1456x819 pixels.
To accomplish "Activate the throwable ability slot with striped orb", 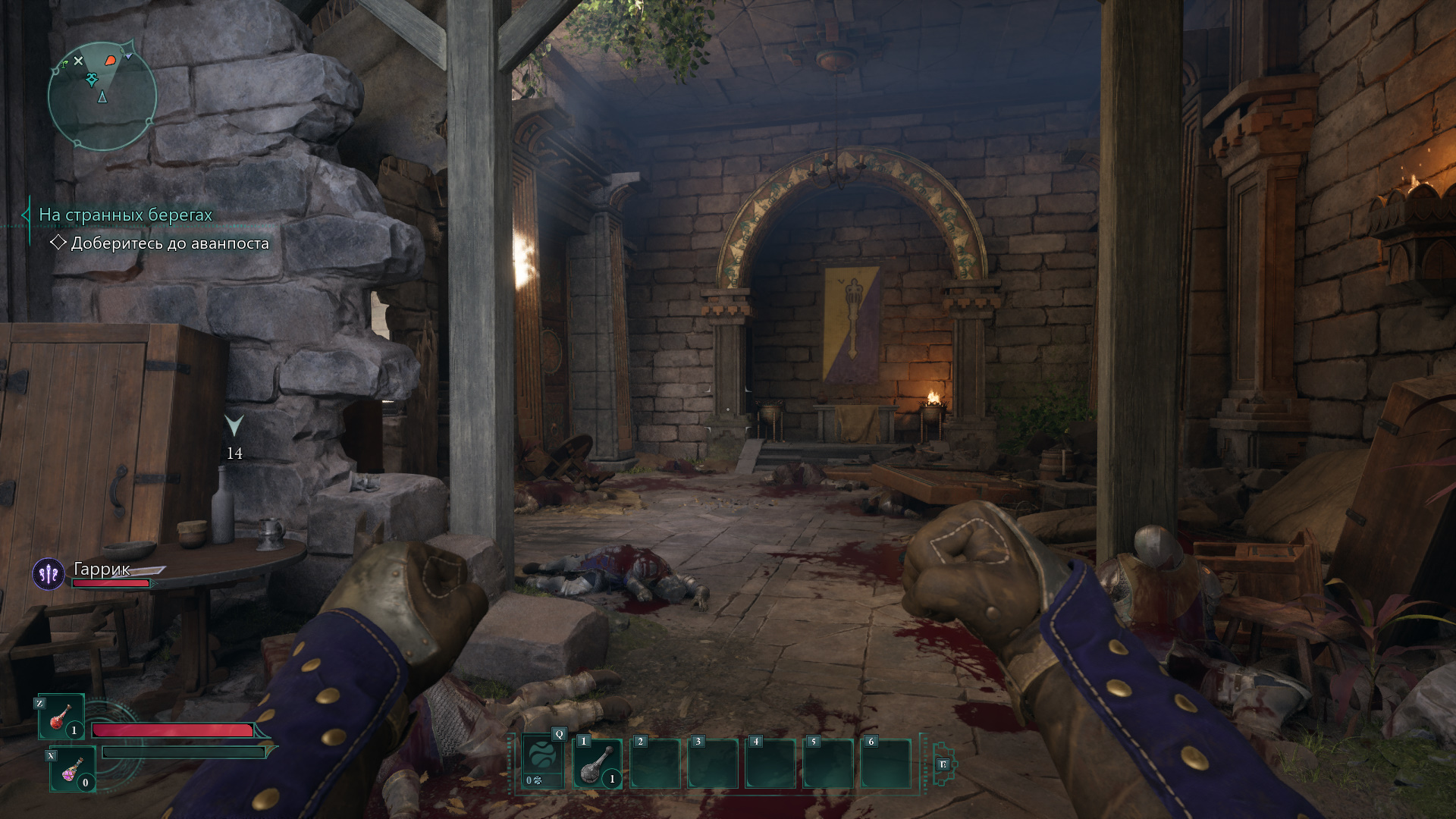I will pyautogui.click(x=543, y=761).
